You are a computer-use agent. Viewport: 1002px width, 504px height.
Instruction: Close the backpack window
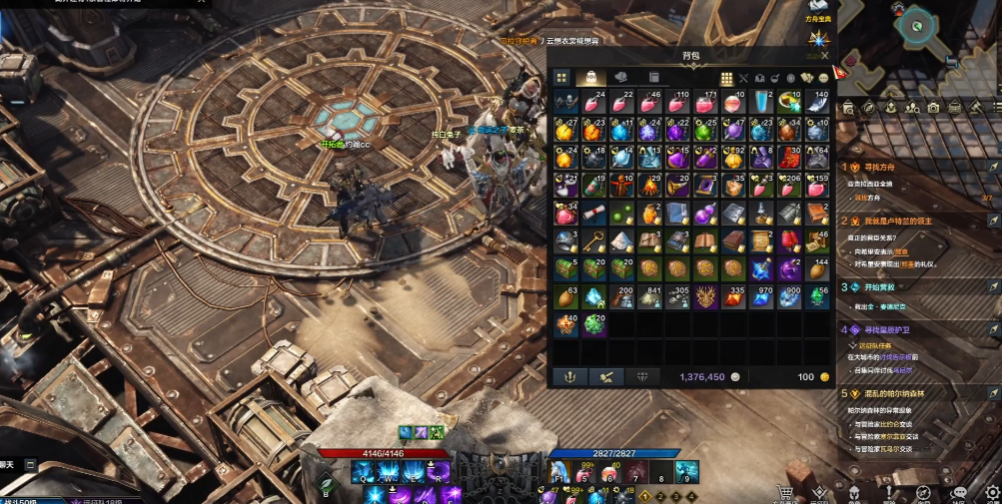(824, 56)
